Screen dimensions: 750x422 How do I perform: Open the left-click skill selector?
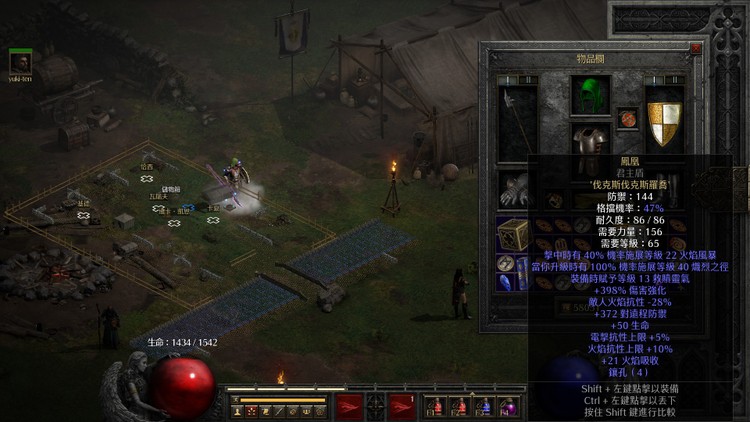pyautogui.click(x=349, y=405)
